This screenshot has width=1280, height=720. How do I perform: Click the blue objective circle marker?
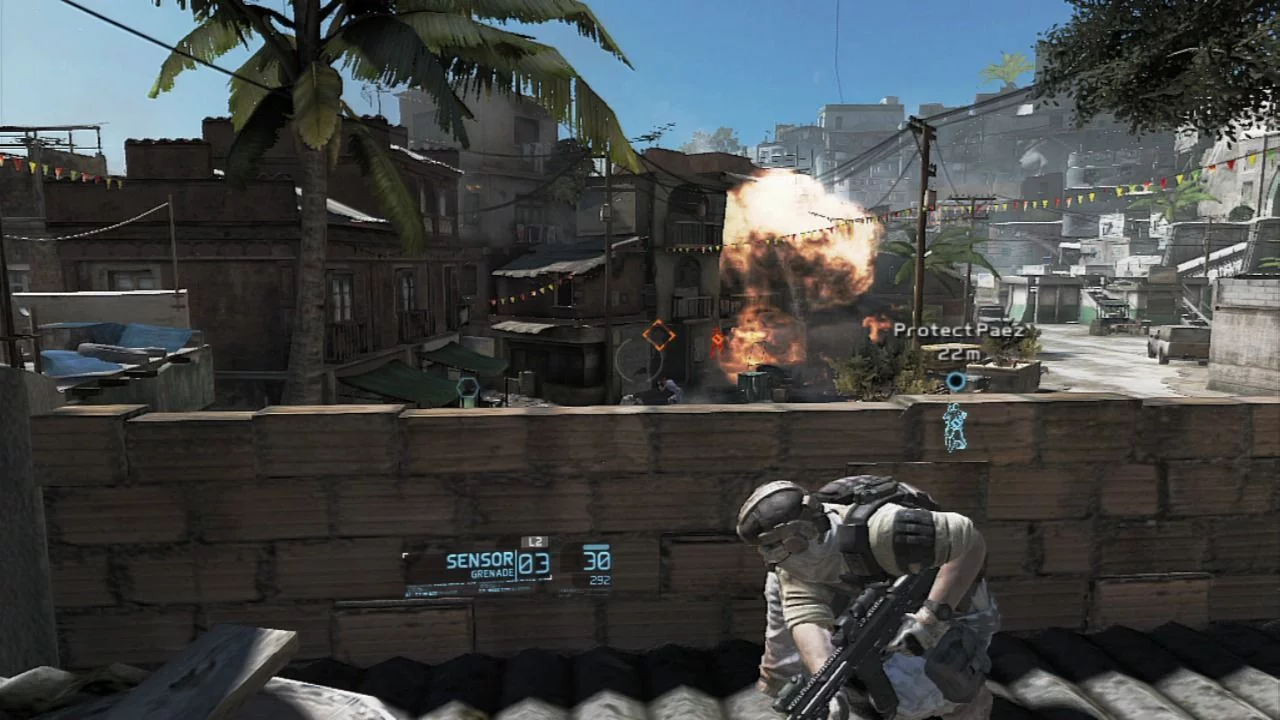(955, 380)
